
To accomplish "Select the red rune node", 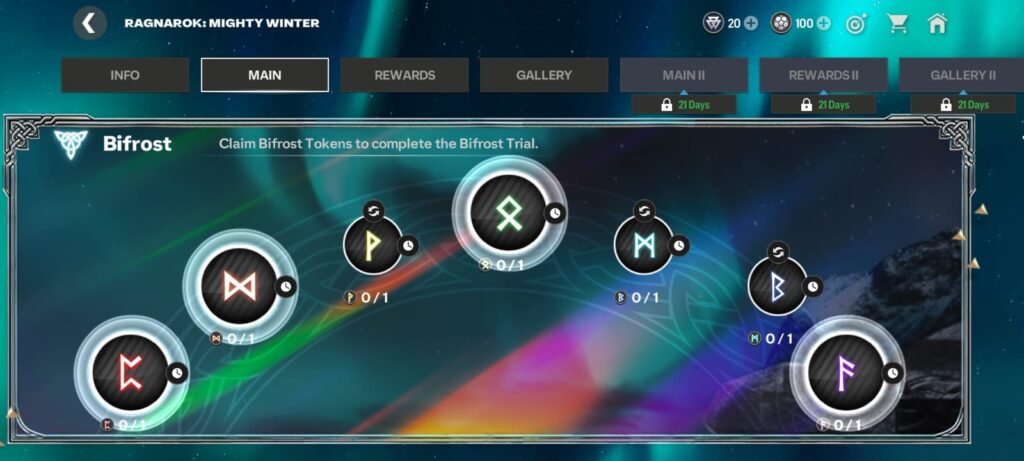I will pos(130,372).
